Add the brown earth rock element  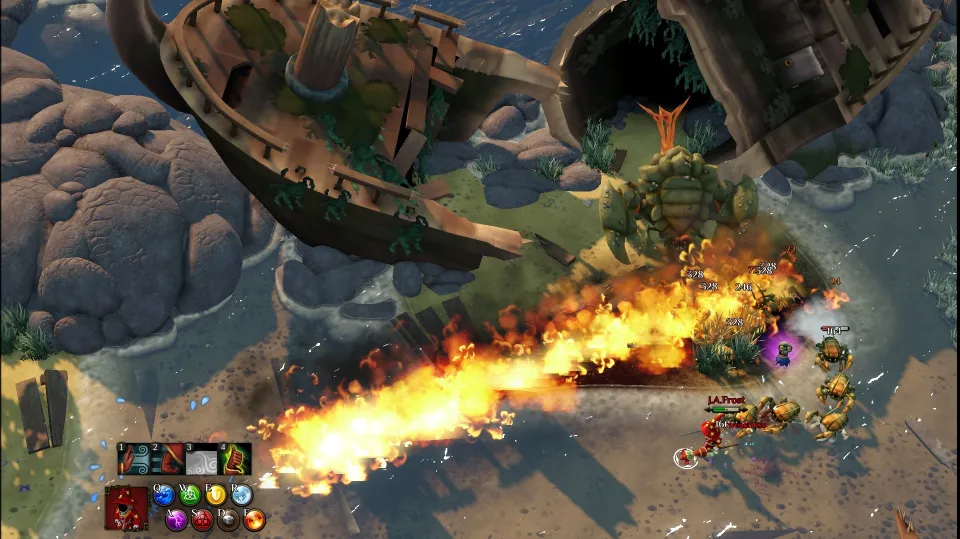click(229, 519)
